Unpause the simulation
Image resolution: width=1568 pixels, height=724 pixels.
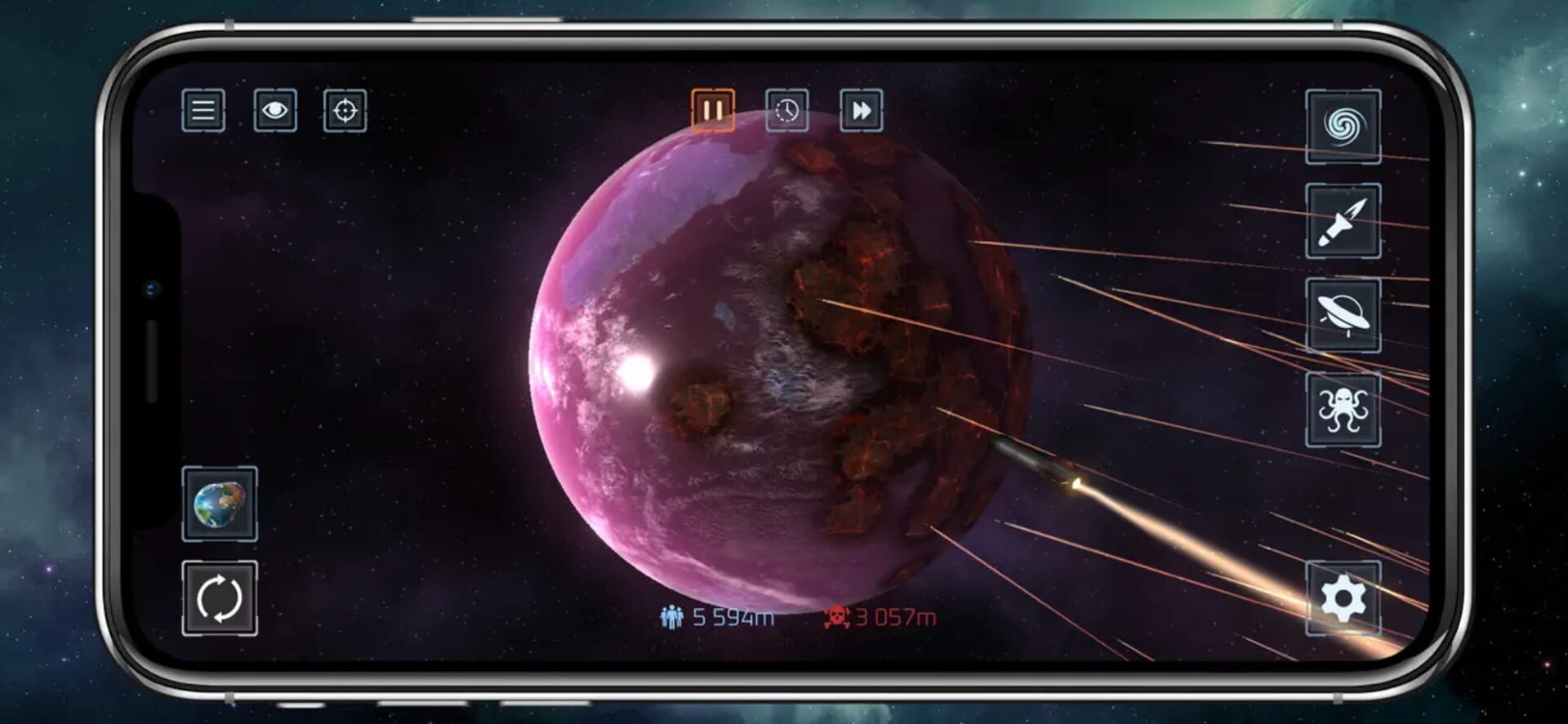click(x=712, y=109)
